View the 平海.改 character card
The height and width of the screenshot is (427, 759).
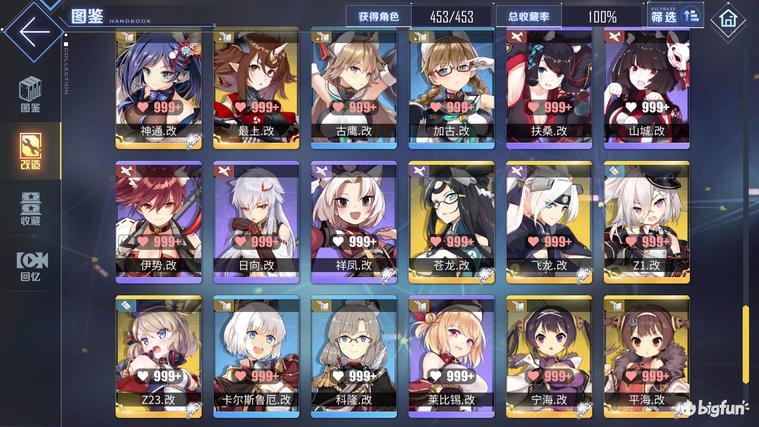coord(647,356)
